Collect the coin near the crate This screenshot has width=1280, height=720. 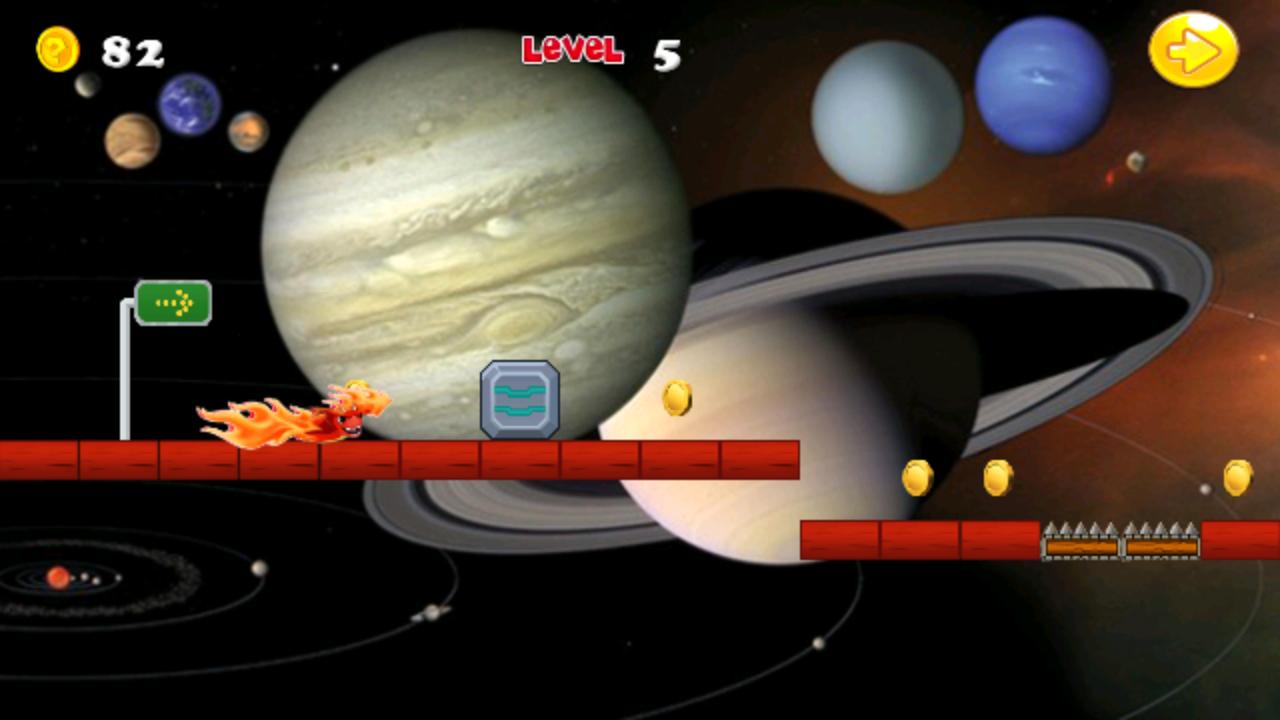(x=677, y=397)
